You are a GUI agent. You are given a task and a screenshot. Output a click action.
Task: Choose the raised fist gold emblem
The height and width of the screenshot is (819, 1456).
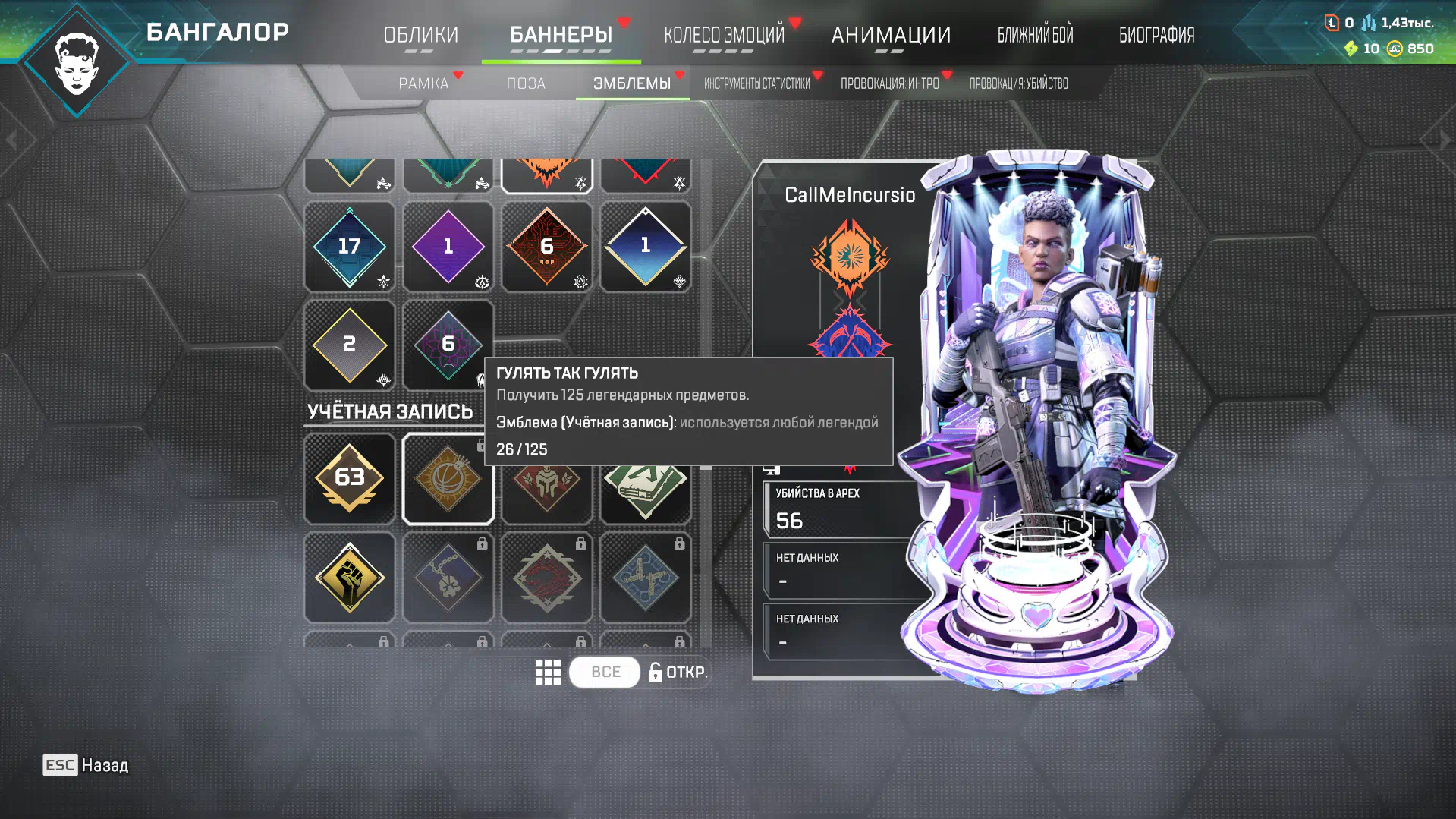350,577
